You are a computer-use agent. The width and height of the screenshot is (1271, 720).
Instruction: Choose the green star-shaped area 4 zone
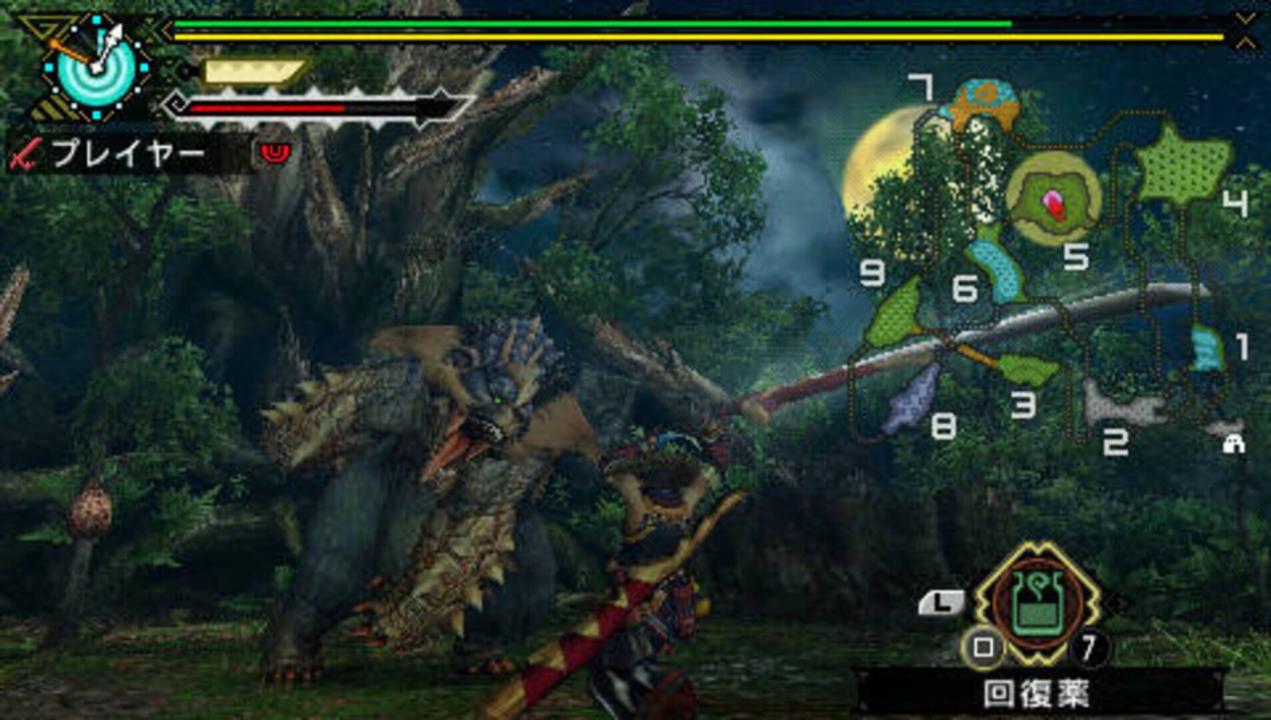click(x=1184, y=166)
